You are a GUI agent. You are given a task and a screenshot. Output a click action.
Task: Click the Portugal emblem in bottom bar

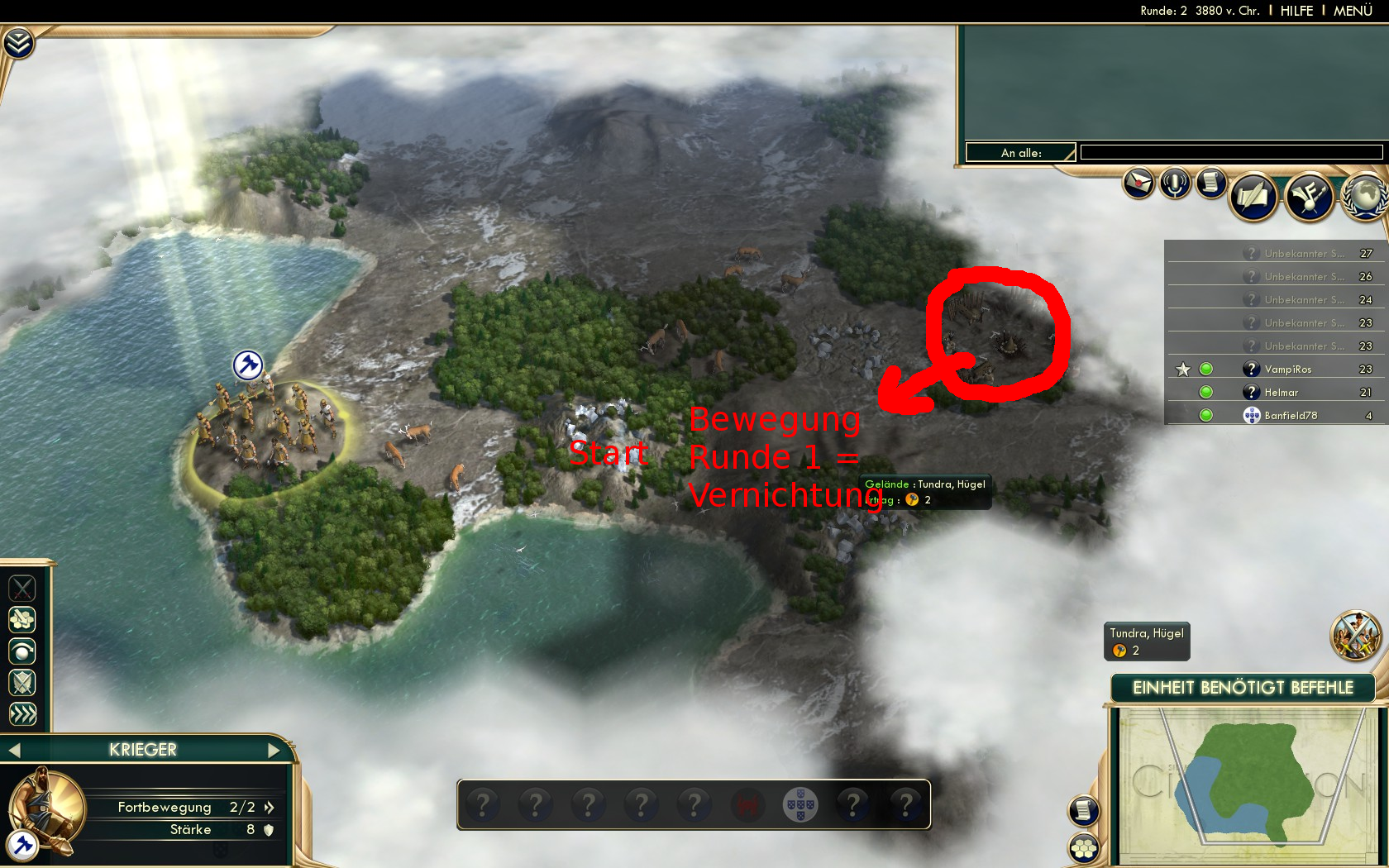(800, 804)
